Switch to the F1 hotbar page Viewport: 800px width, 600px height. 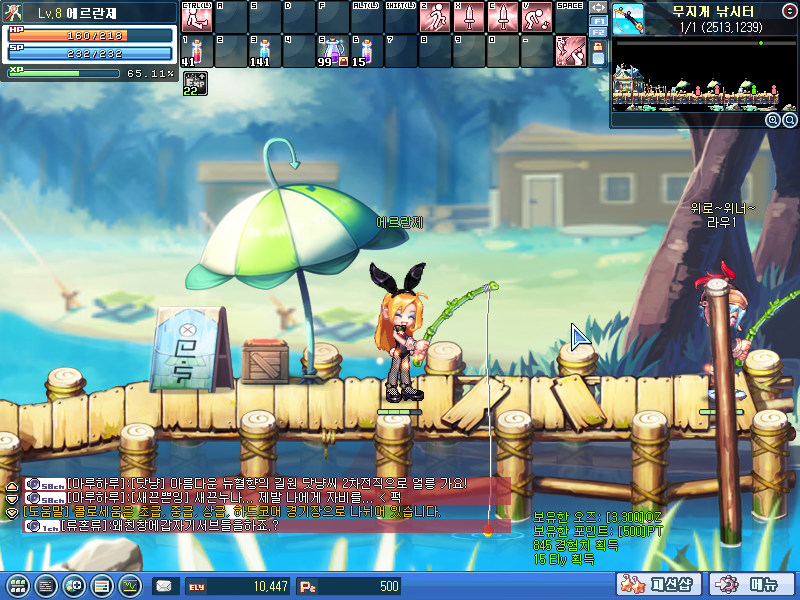pos(599,20)
